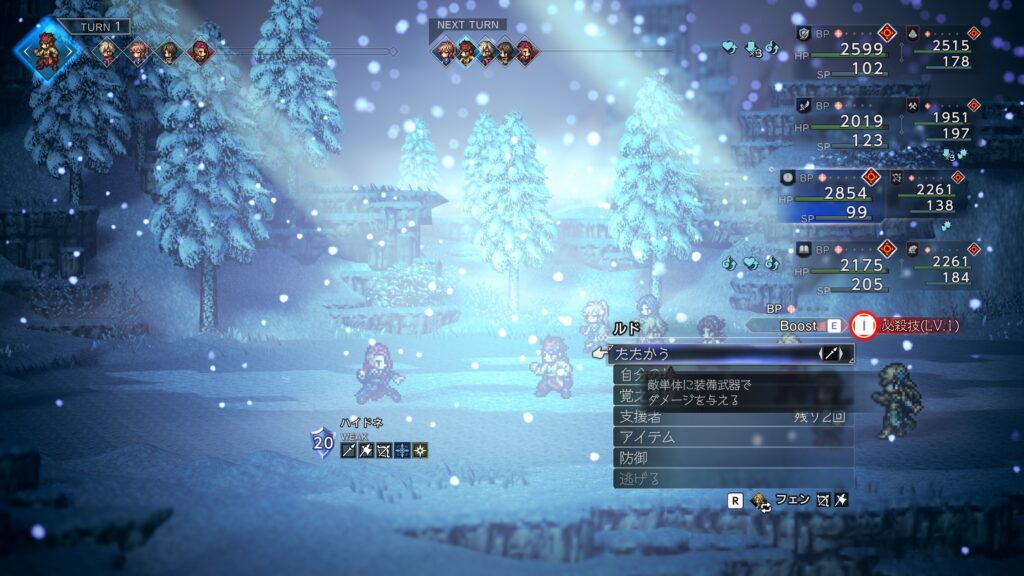Click the ハイドネ enemy shield counter

click(x=322, y=441)
